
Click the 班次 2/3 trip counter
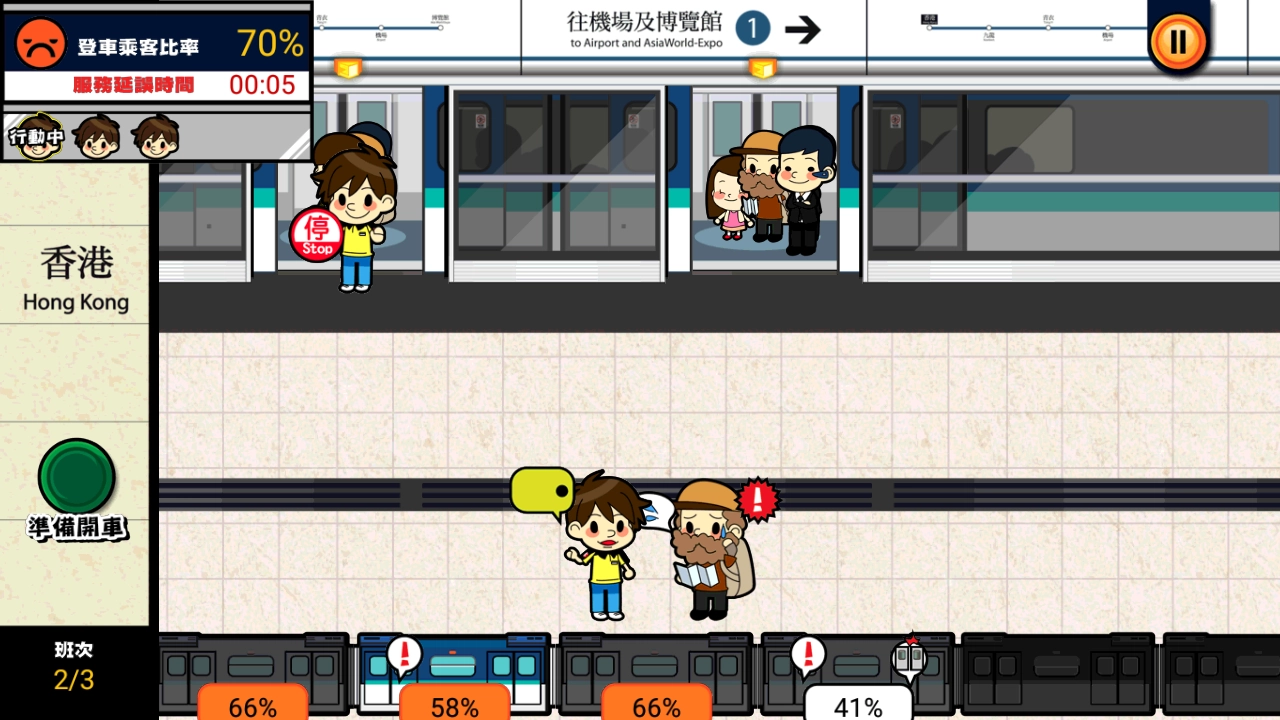72,667
